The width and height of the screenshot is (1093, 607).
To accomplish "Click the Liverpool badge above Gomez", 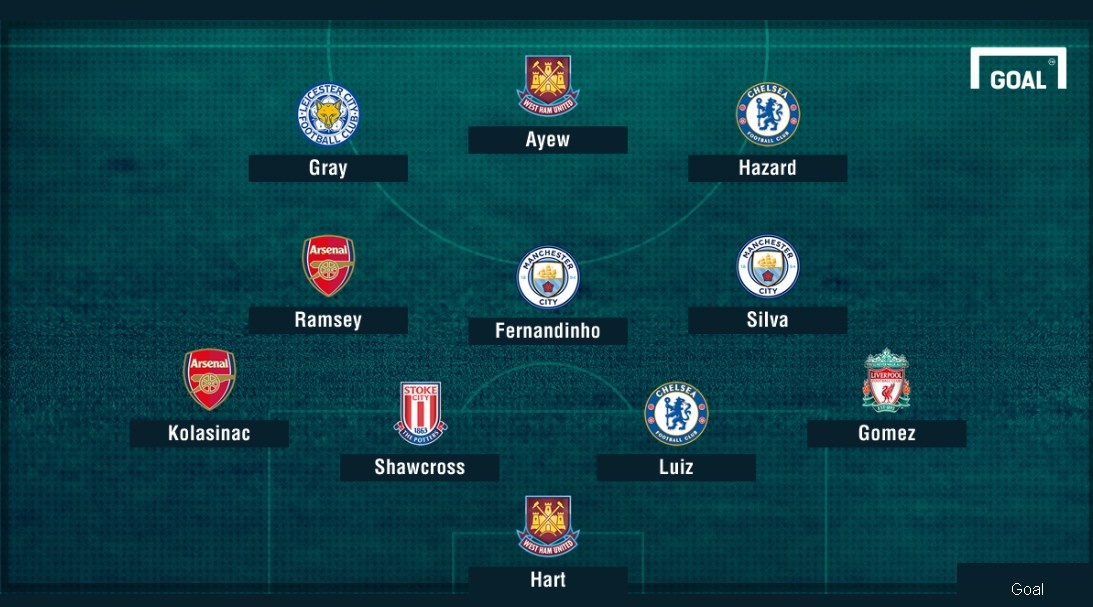I will (886, 380).
